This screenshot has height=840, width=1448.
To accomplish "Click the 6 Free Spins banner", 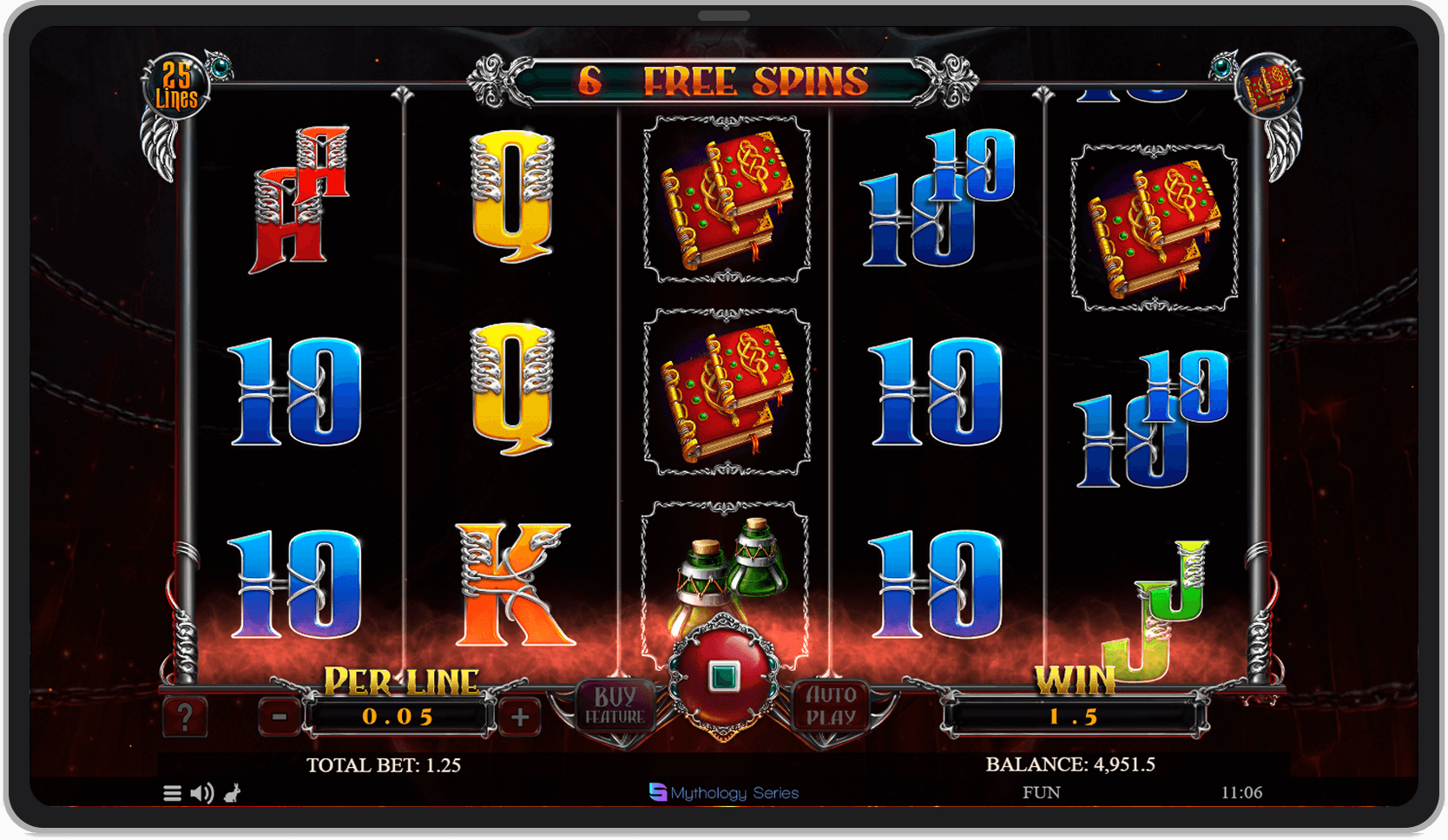I will (723, 82).
